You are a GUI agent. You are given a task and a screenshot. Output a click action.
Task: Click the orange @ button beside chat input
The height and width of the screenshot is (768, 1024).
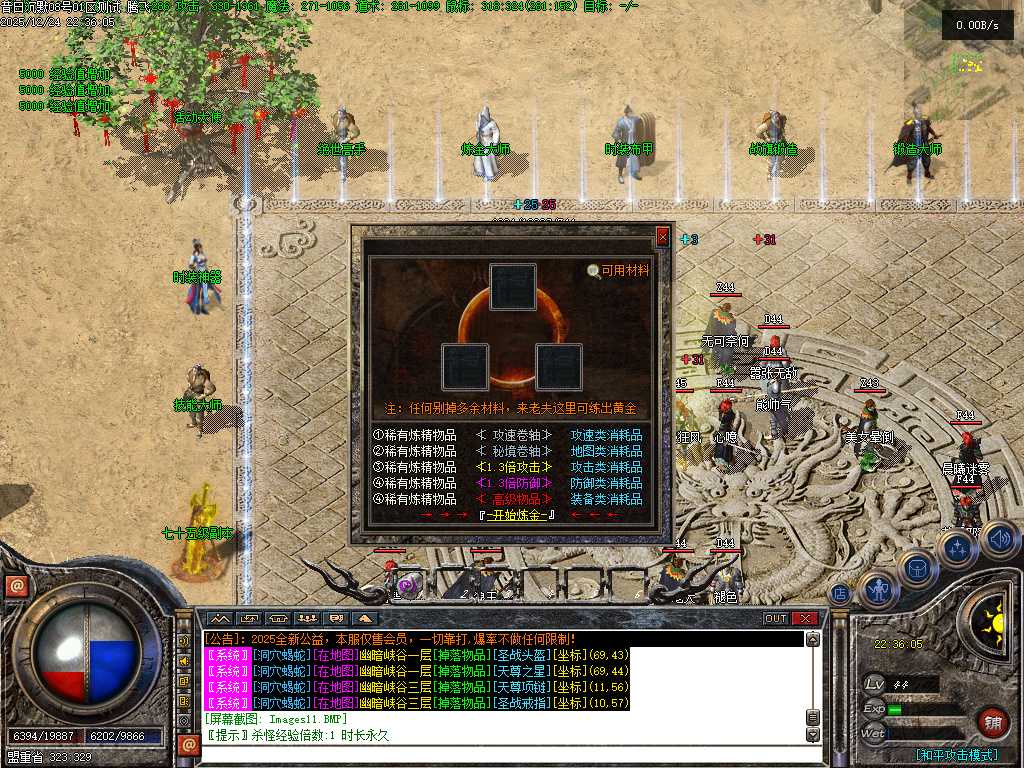(x=187, y=744)
